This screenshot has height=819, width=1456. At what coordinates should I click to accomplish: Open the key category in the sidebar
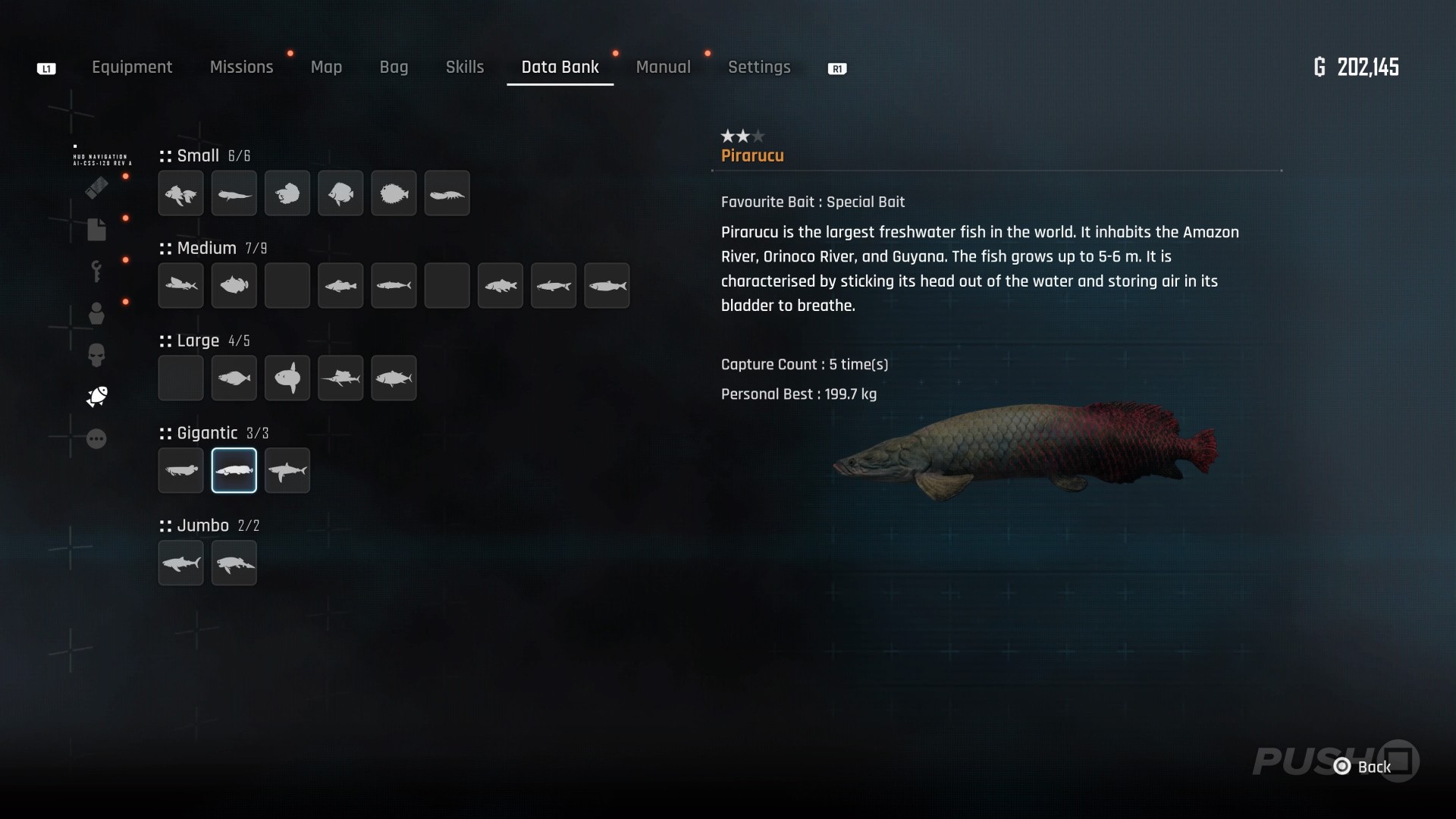point(96,271)
